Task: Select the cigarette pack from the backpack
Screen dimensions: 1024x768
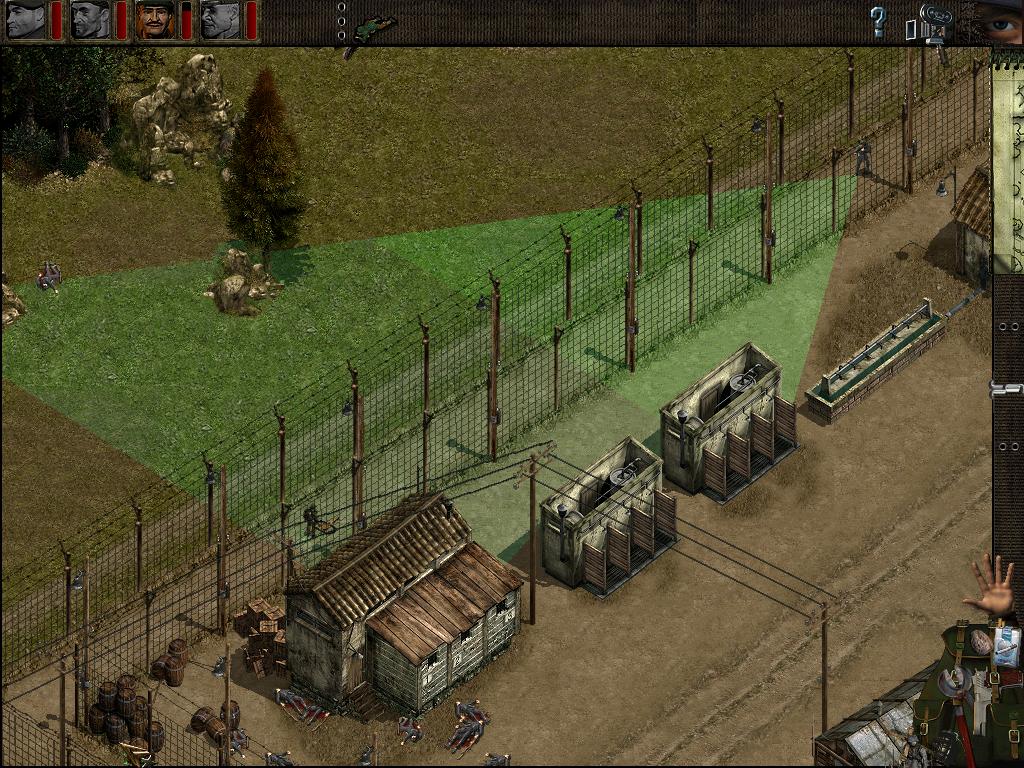Action: coord(1006,646)
